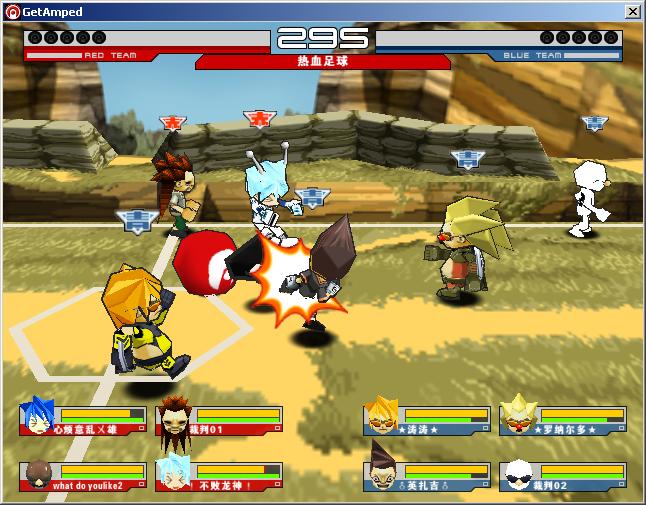Select the blue-haired player portrait

pyautogui.click(x=38, y=417)
